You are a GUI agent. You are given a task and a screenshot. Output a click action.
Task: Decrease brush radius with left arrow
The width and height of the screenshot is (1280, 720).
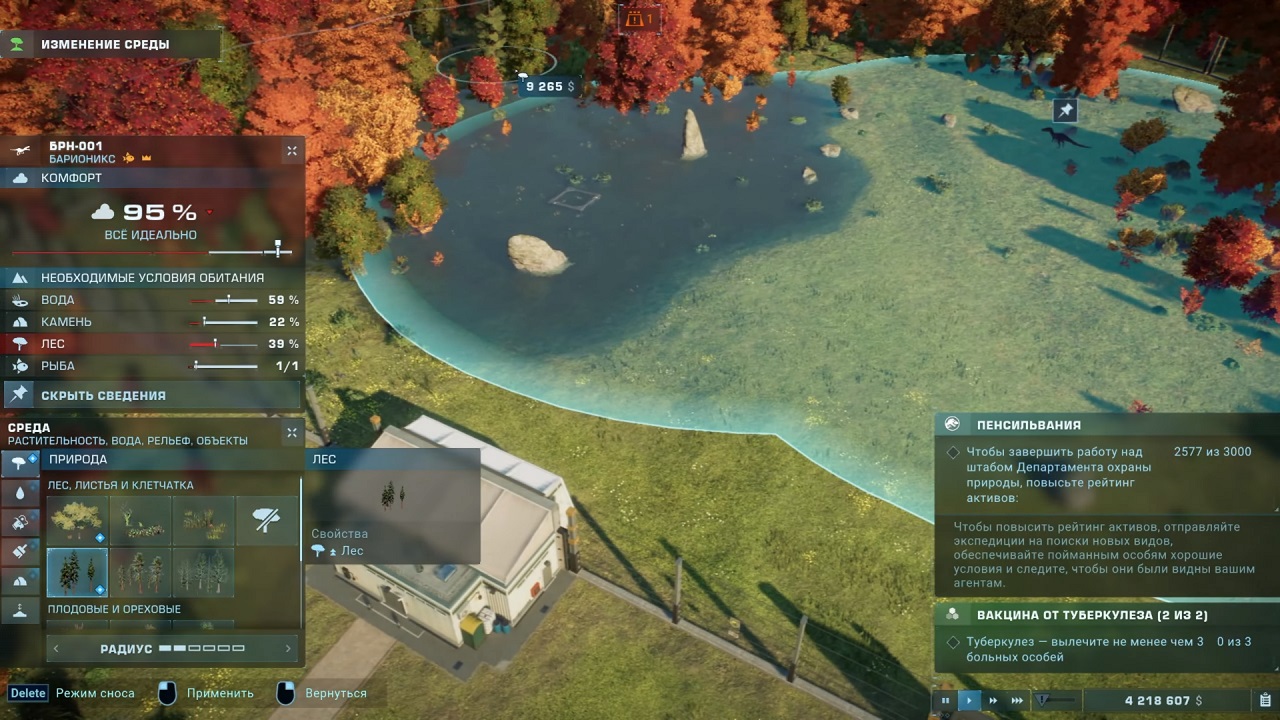[x=57, y=649]
